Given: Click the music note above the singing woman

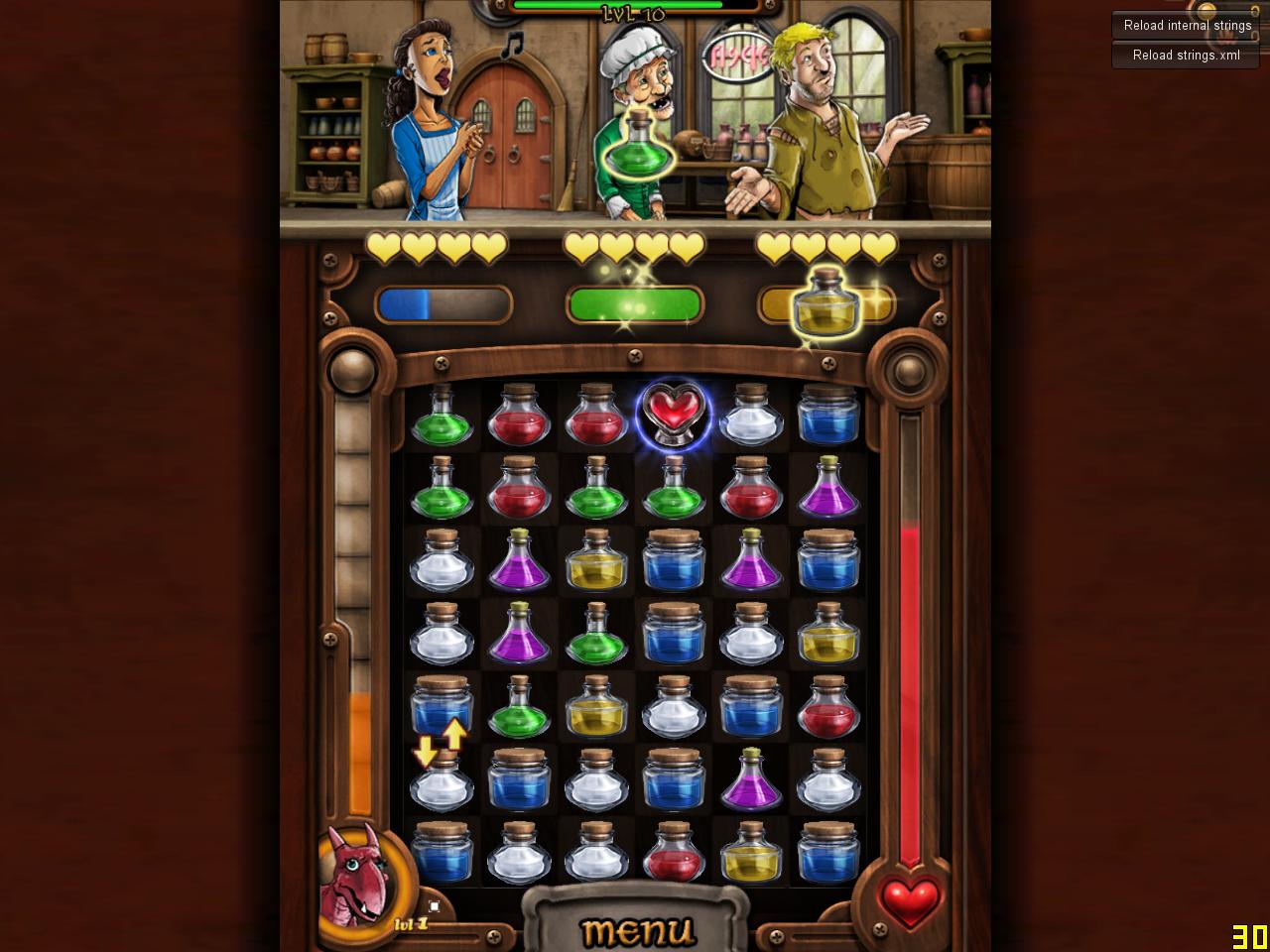Looking at the screenshot, I should pos(510,44).
